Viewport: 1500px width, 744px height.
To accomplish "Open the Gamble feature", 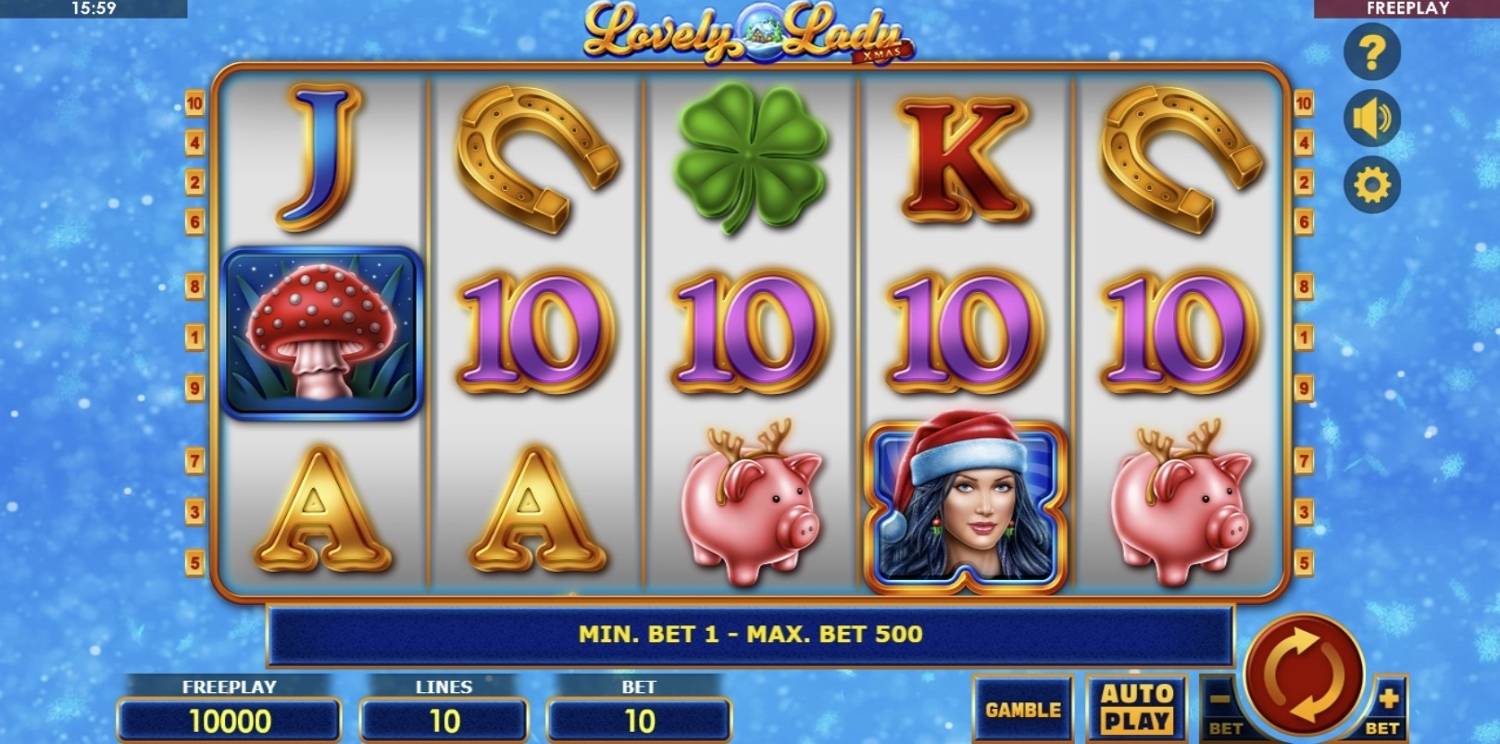I will [x=1022, y=709].
